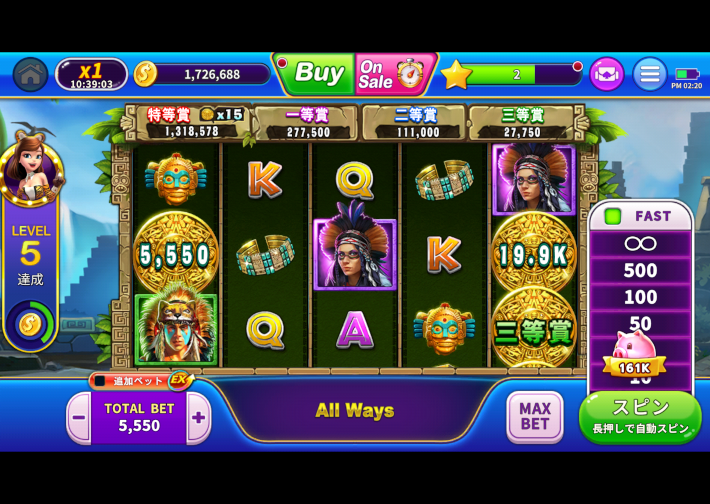Image resolution: width=710 pixels, height=504 pixels.
Task: Choose 100 auto spins
Action: pos(640,297)
